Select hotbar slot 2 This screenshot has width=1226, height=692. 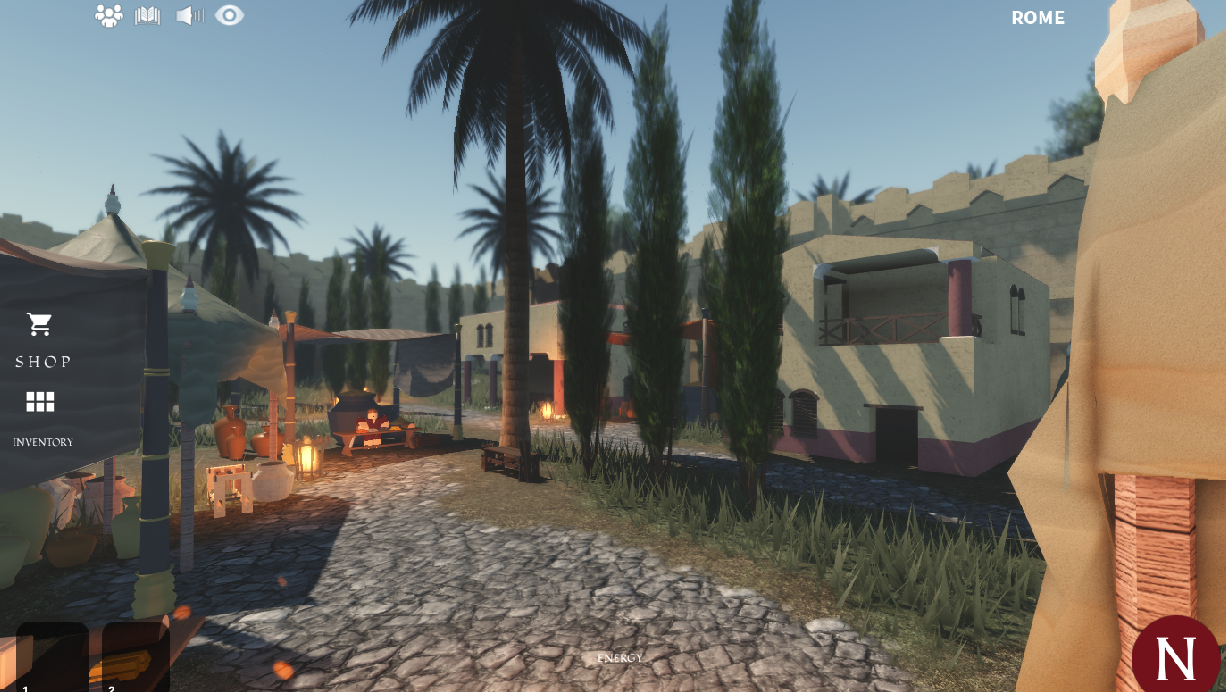[136, 656]
